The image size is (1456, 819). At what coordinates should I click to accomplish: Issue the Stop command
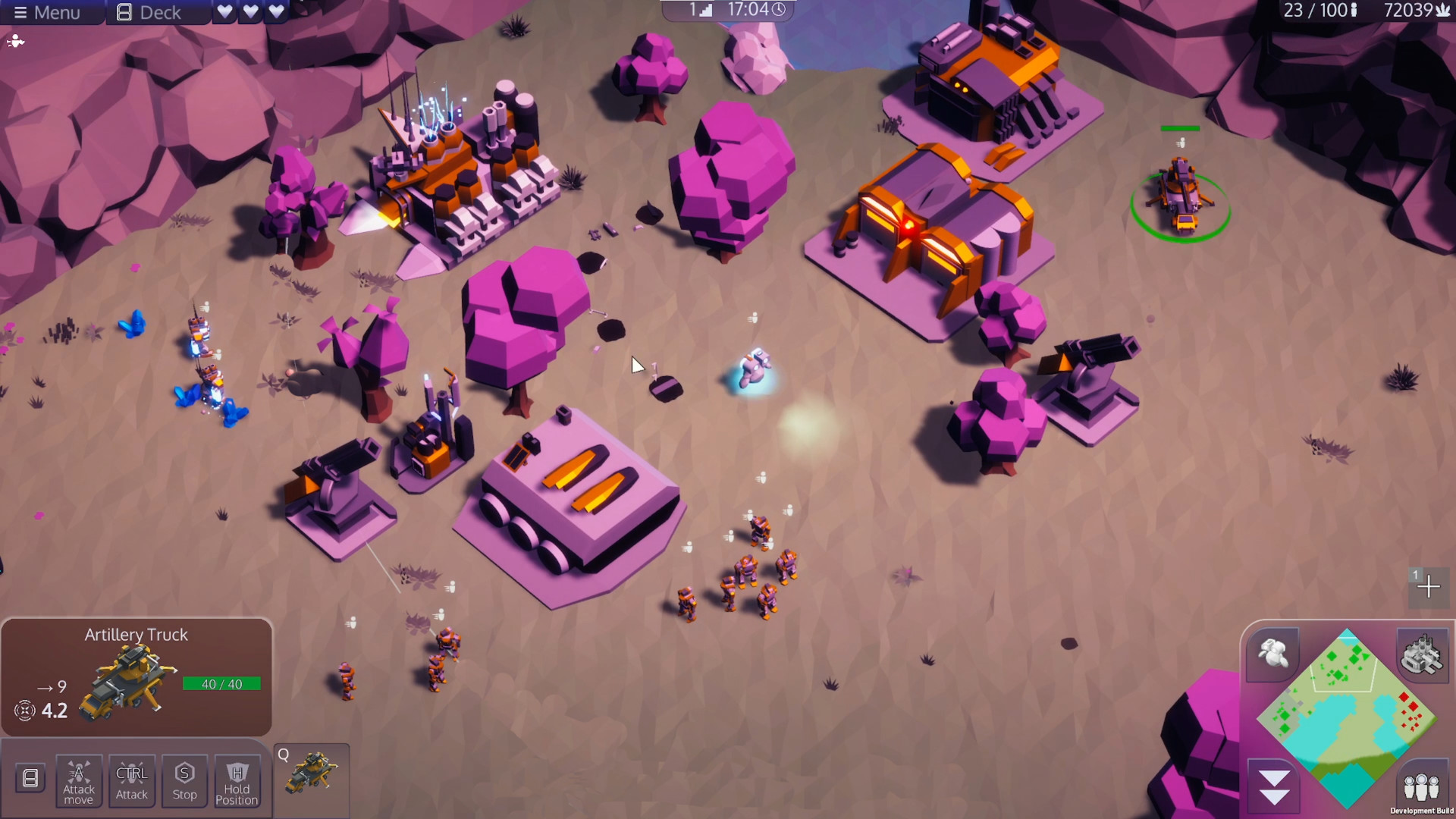point(184,781)
